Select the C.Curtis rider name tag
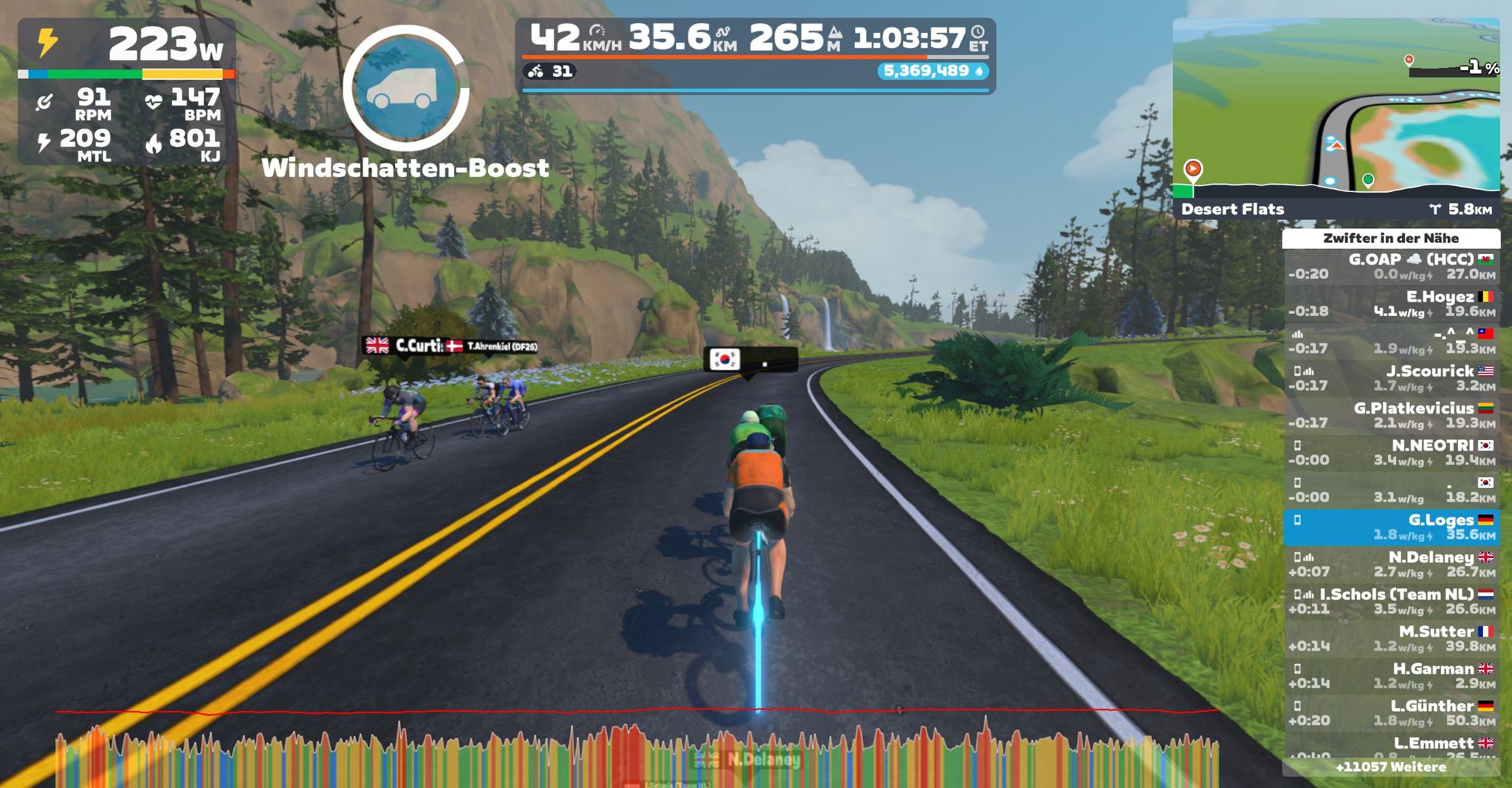 pyautogui.click(x=405, y=346)
